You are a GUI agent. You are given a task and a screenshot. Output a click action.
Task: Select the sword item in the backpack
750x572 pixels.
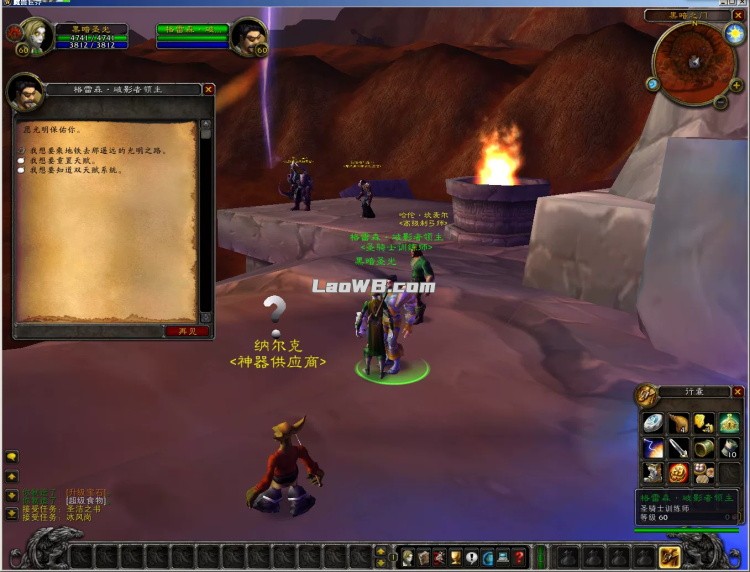[x=679, y=448]
